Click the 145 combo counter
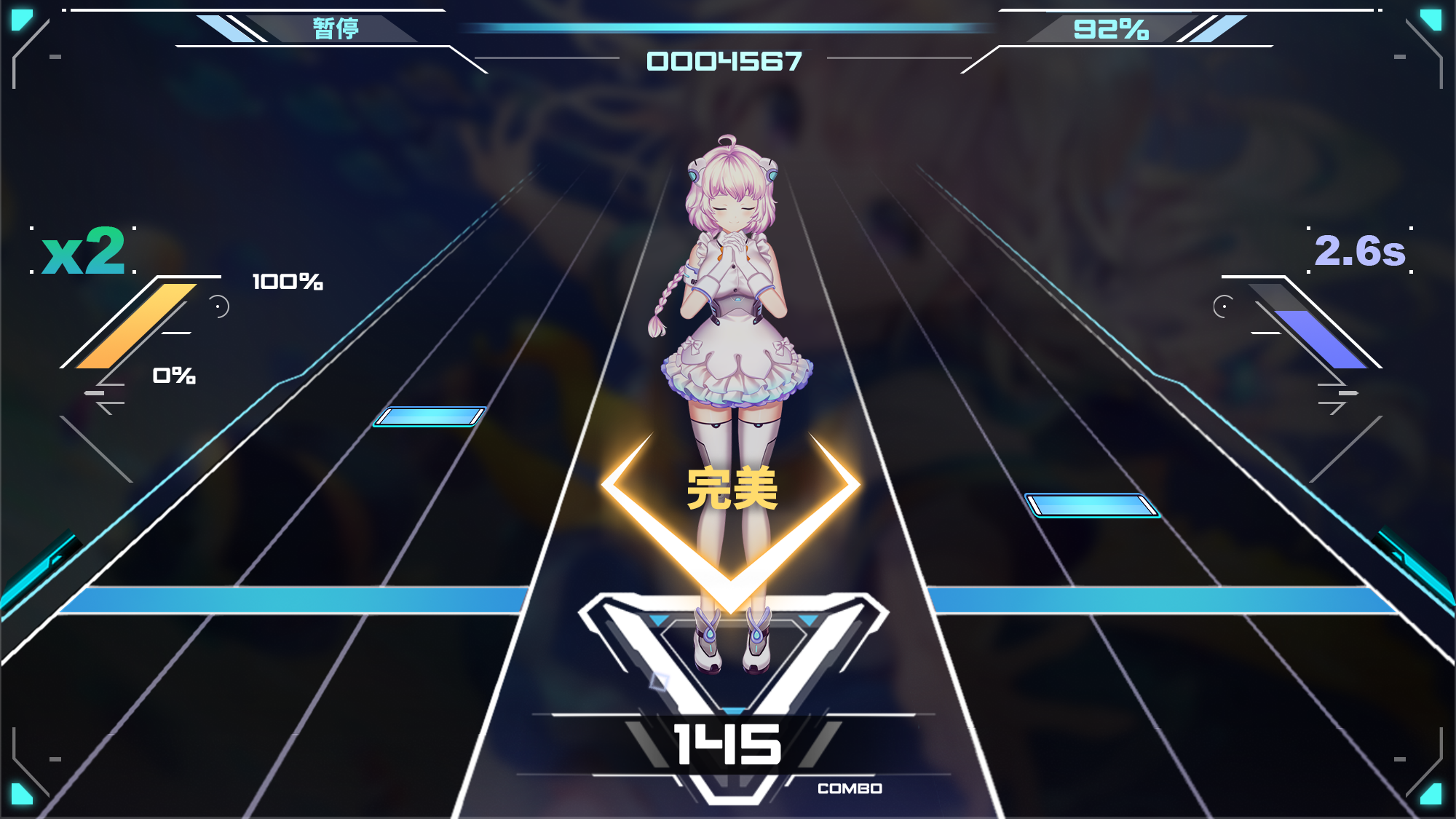 [728, 745]
